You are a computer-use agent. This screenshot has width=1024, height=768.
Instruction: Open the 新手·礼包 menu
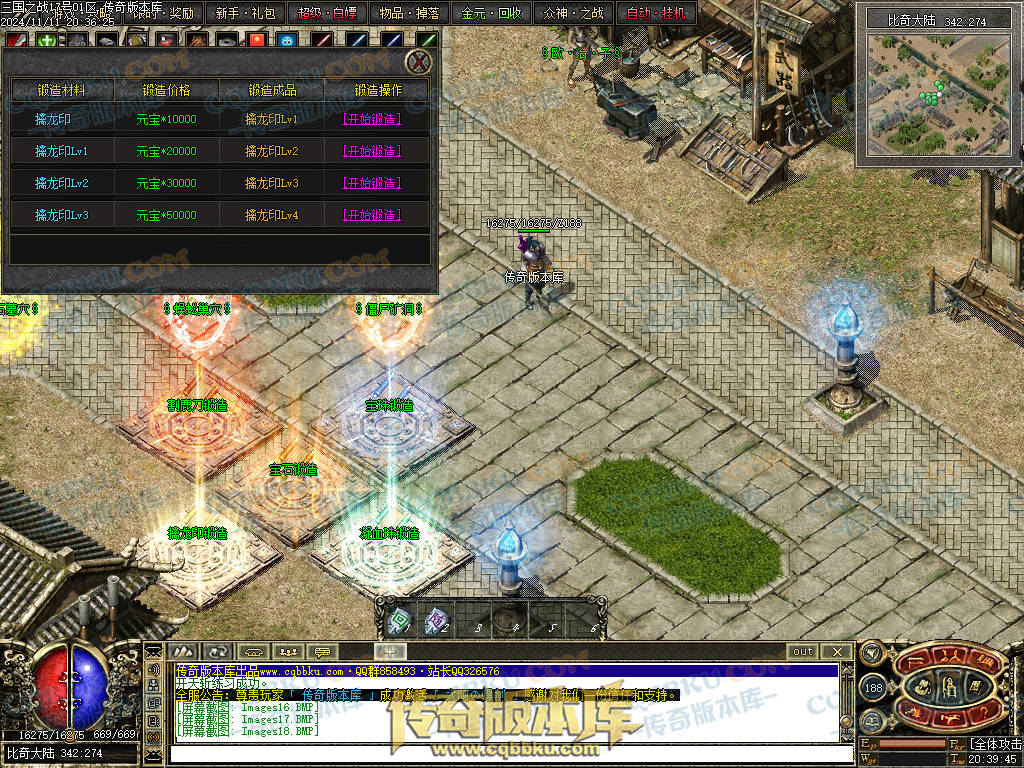[x=246, y=14]
